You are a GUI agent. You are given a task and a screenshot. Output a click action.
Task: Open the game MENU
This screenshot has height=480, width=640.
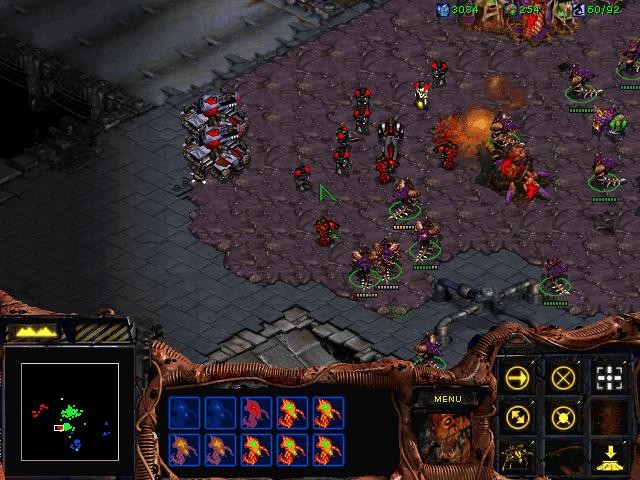pos(447,398)
